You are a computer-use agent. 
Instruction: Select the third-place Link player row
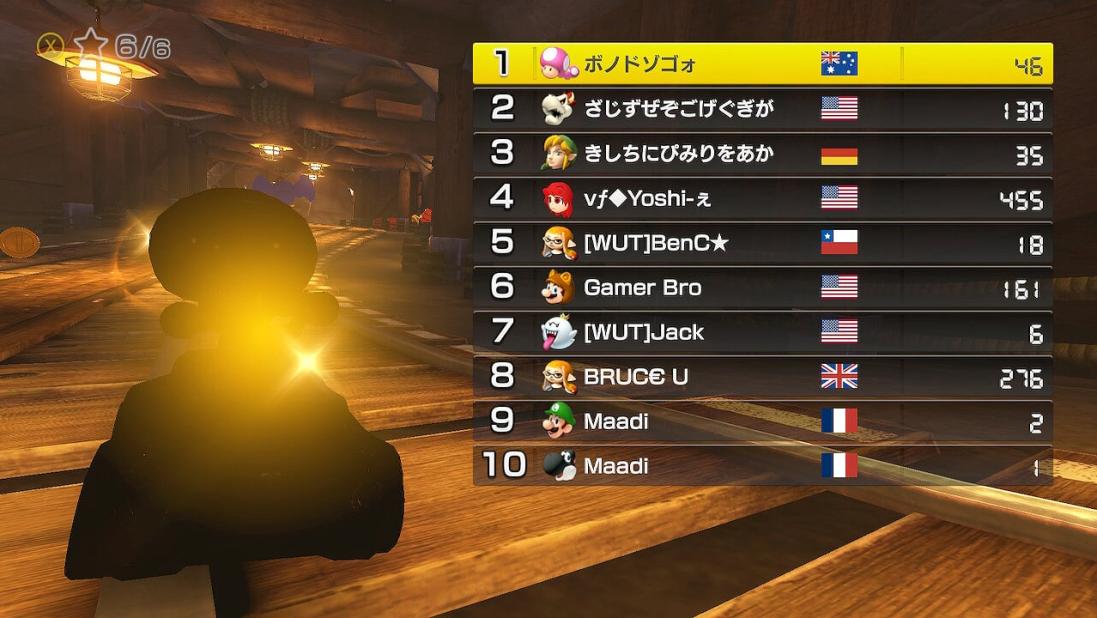tap(762, 154)
